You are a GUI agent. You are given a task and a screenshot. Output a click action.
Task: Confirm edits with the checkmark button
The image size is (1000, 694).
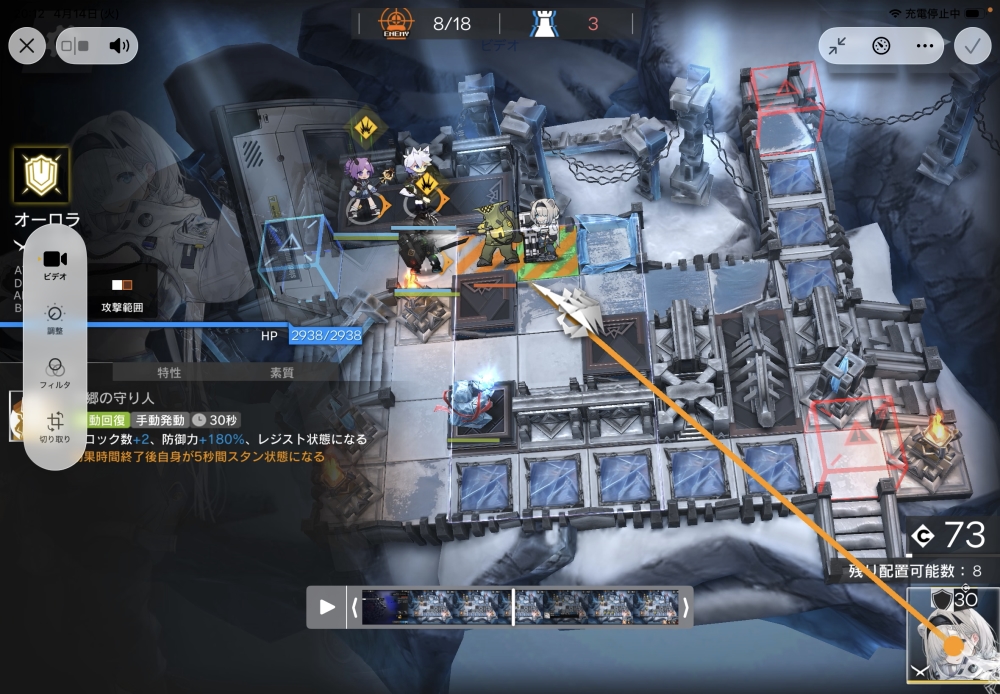pyautogui.click(x=972, y=45)
